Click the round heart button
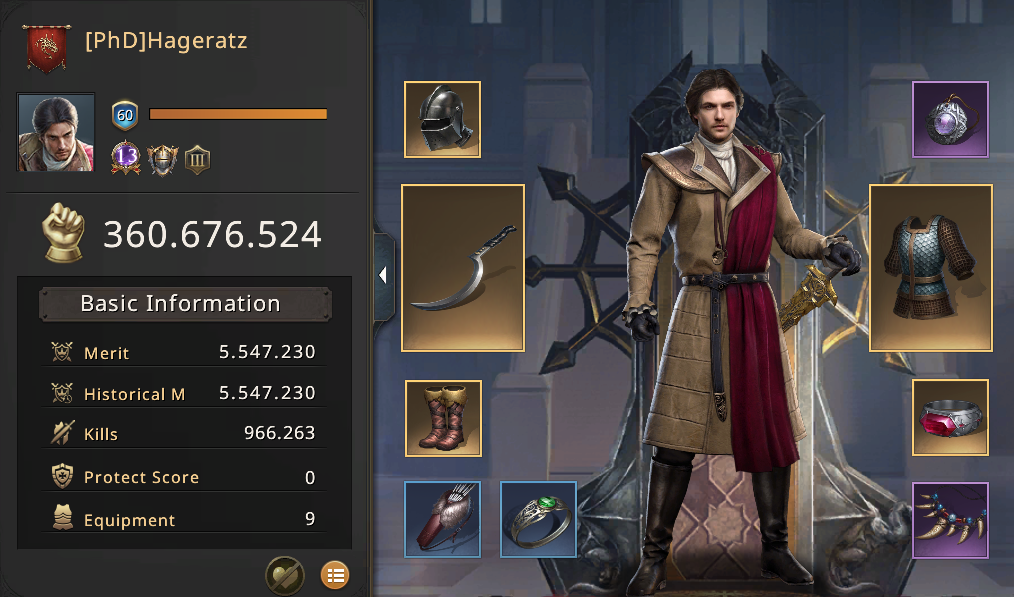1014x597 pixels. click(x=284, y=575)
